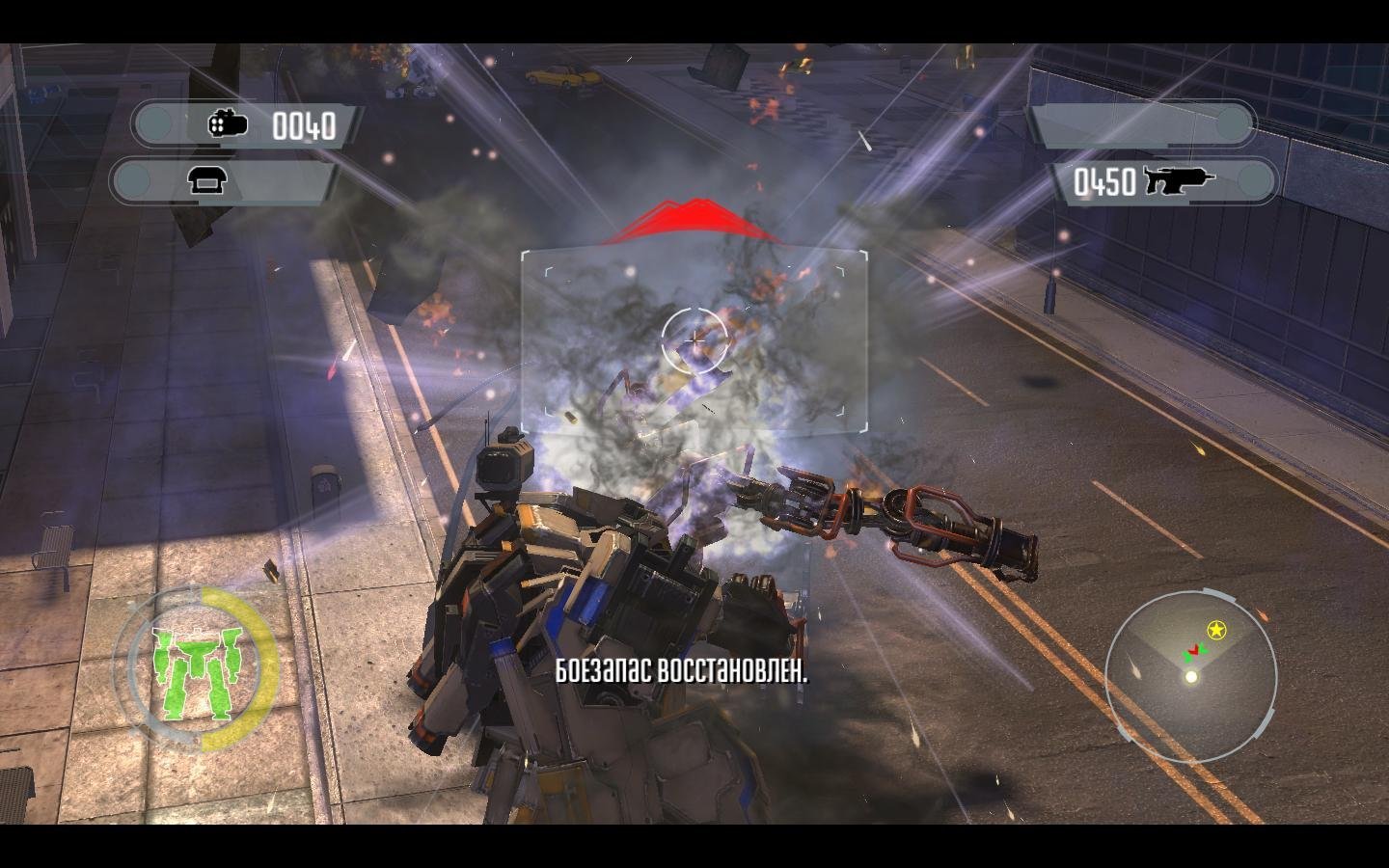Screen dimensions: 1389x868
Task: Select the missile launcher weapon icon
Action: pyautogui.click(x=228, y=124)
